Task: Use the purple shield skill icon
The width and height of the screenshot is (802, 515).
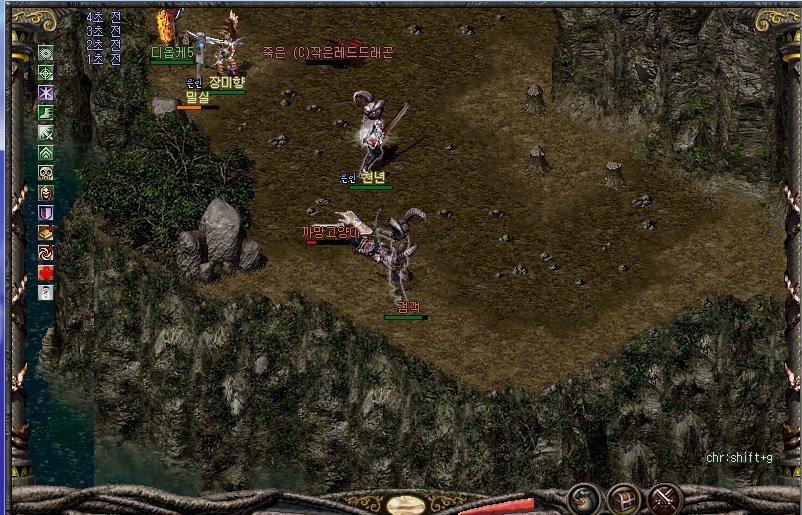Action: point(46,212)
